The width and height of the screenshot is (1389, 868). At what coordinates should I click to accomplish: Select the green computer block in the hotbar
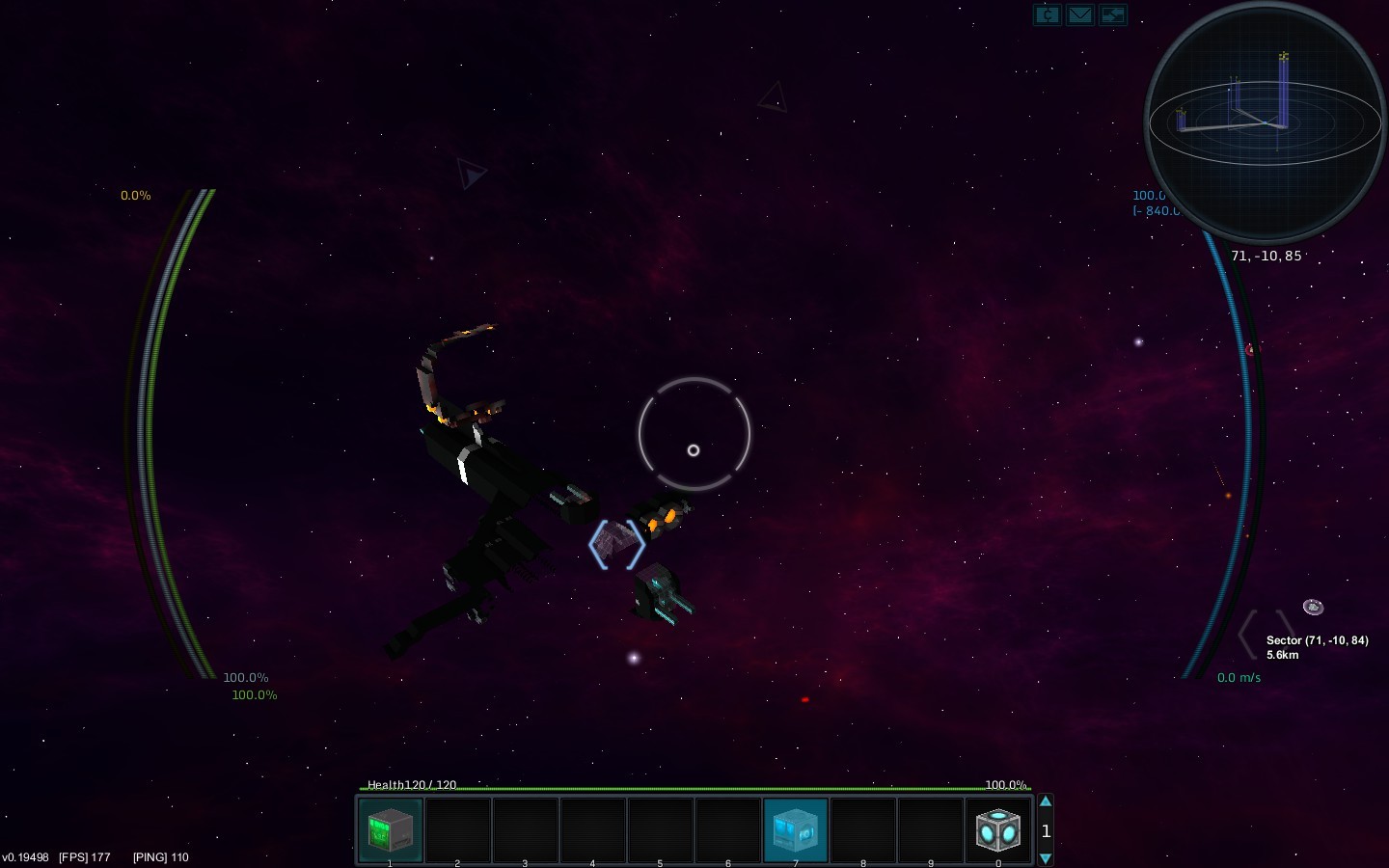(x=391, y=829)
